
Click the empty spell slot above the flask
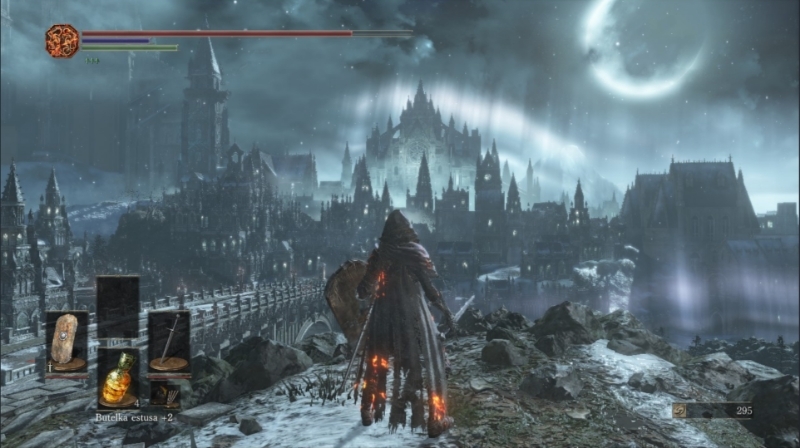pos(118,307)
